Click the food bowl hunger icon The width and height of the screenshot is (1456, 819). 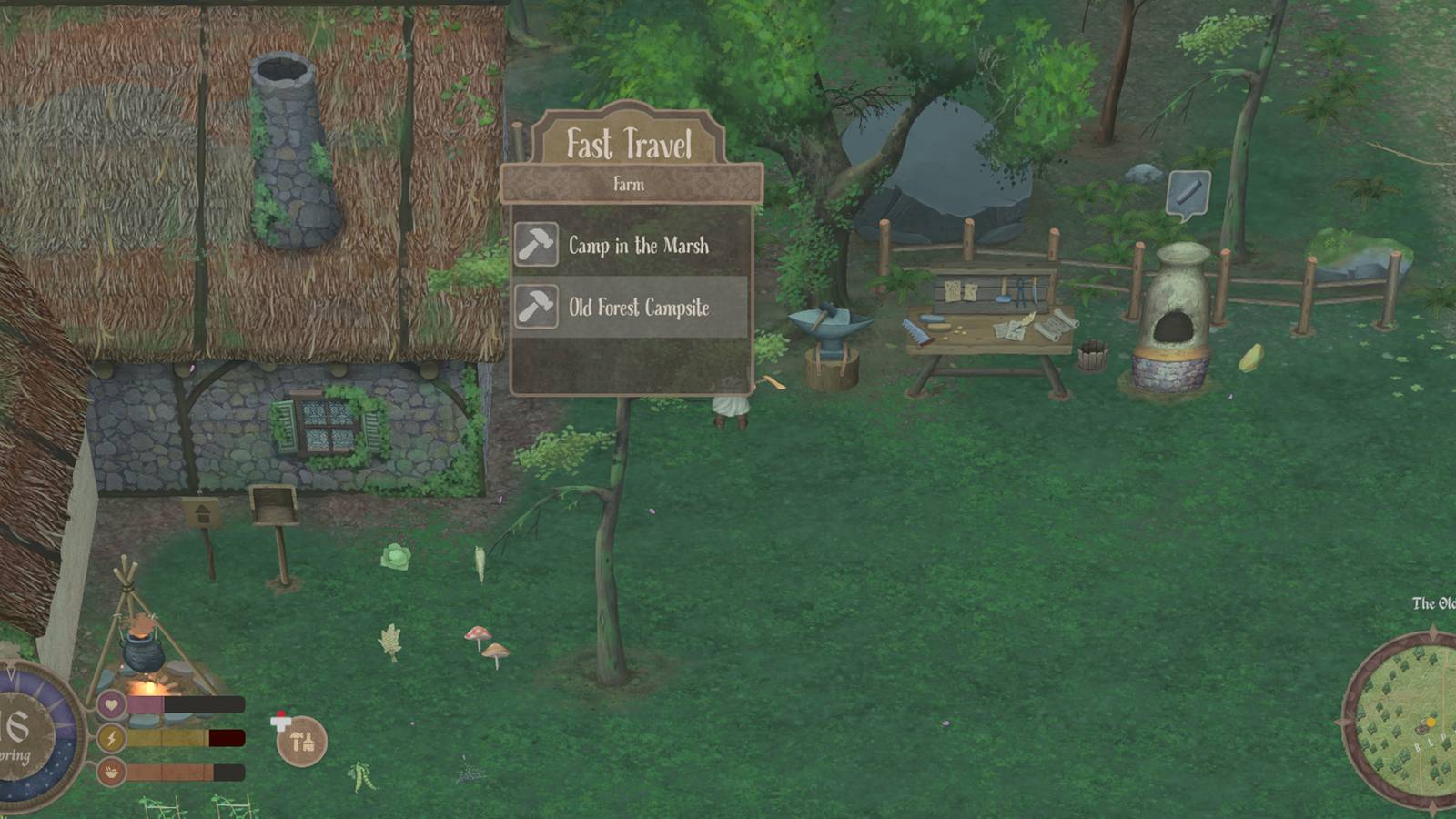tap(111, 773)
